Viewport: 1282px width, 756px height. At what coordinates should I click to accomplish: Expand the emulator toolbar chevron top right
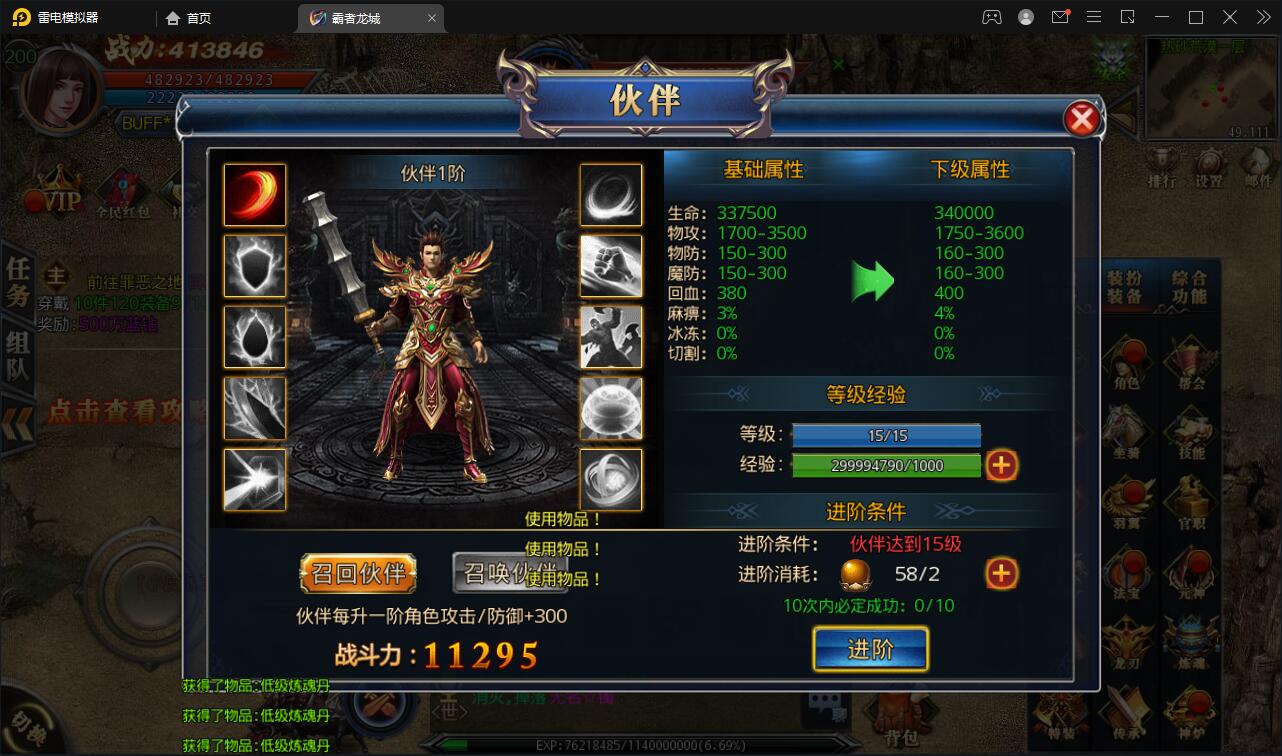coord(1263,17)
